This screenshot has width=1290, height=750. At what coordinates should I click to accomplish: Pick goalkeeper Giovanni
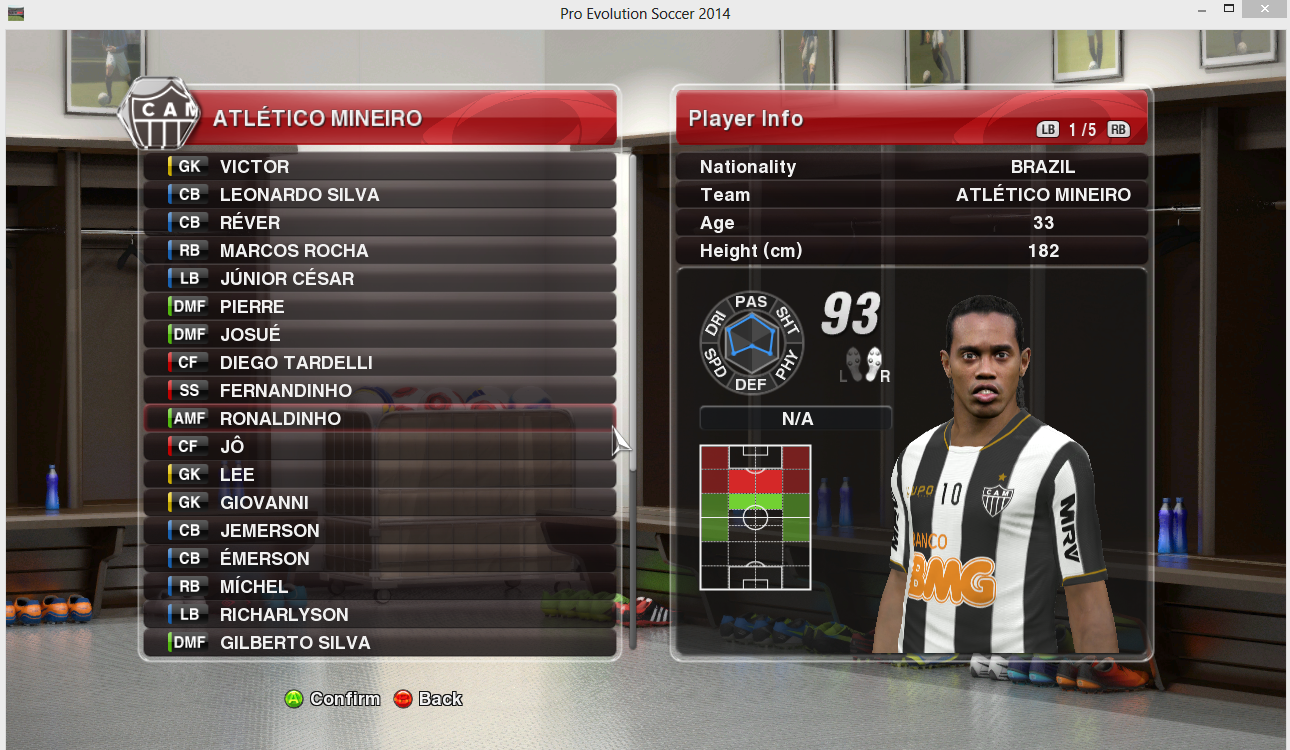click(380, 503)
